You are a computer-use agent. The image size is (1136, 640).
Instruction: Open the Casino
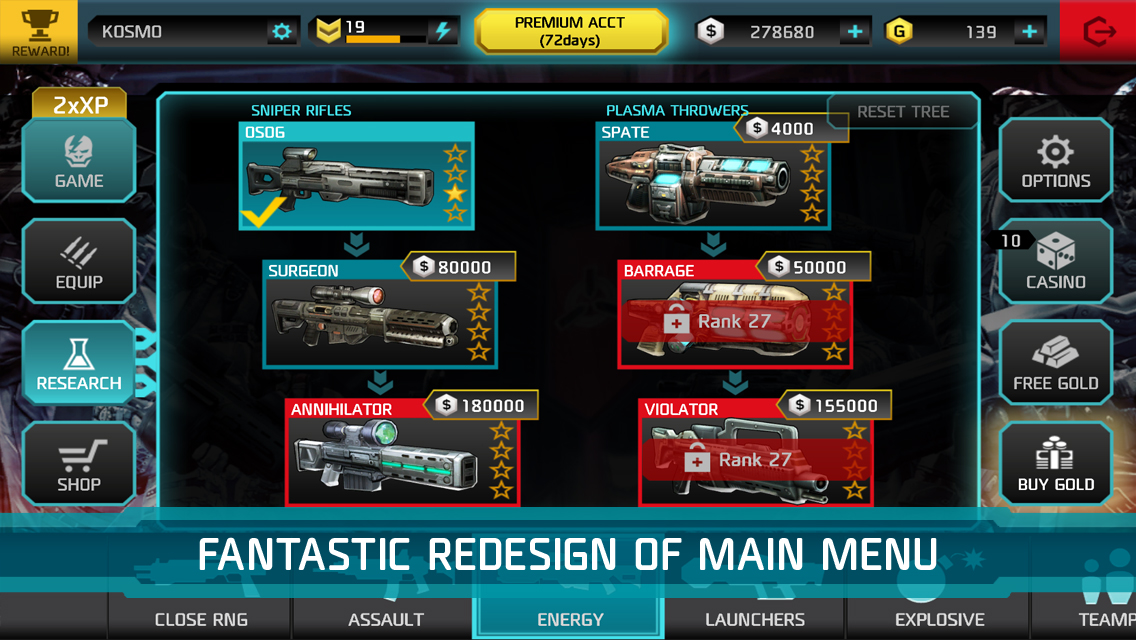pyautogui.click(x=1056, y=263)
